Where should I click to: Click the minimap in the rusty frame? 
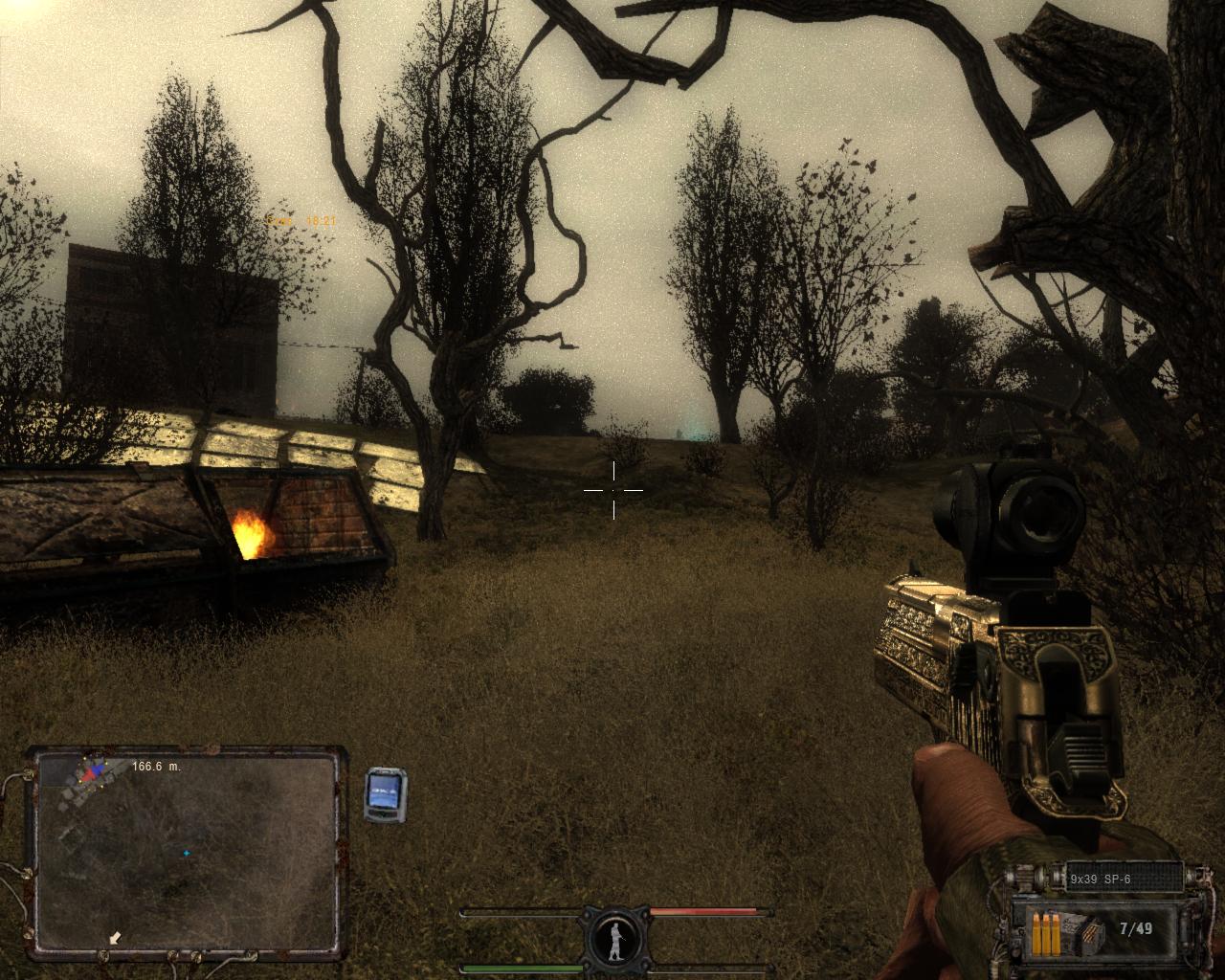(185, 853)
